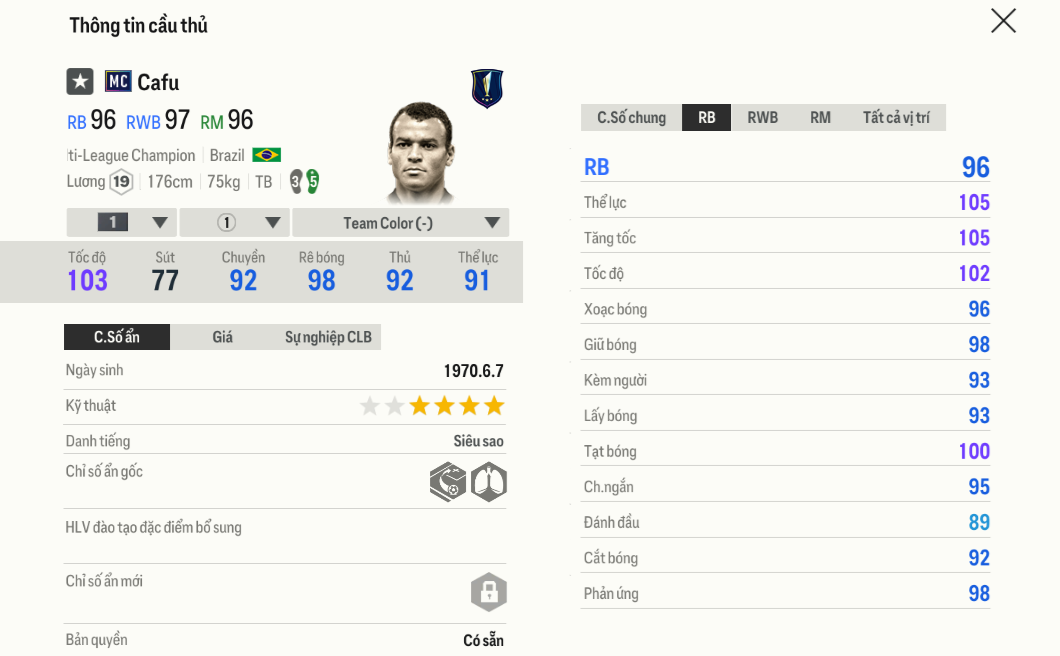Open the Team Color dropdown
Image resolution: width=1060 pixels, height=656 pixels.
coord(400,223)
